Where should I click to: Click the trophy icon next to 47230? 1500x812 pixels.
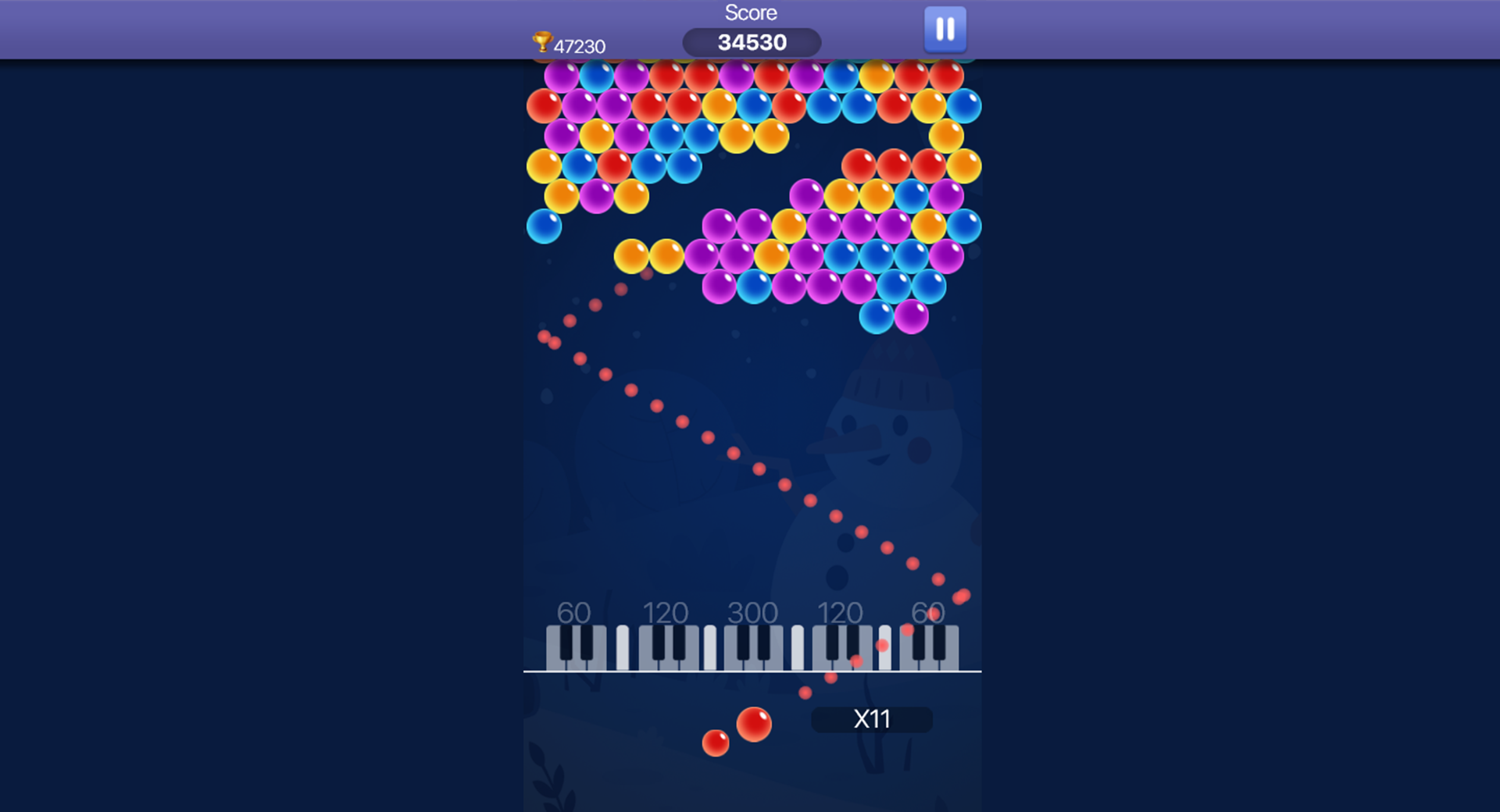(542, 42)
